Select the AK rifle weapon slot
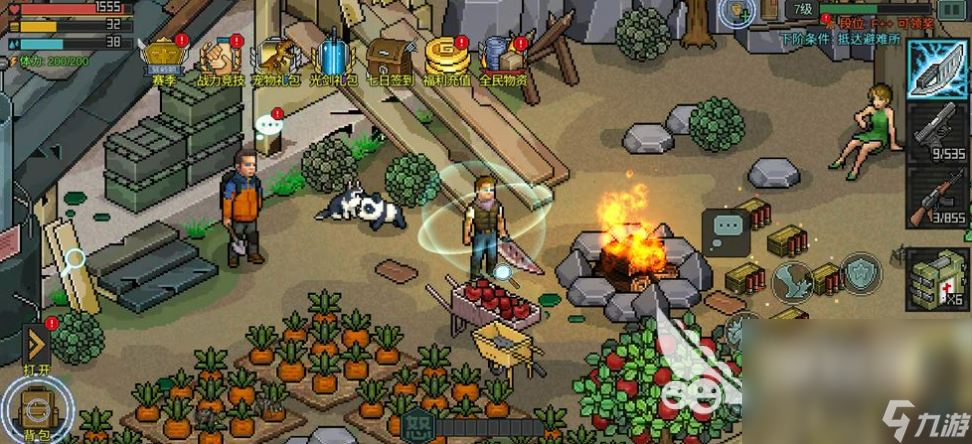This screenshot has width=972, height=444. tap(937, 196)
